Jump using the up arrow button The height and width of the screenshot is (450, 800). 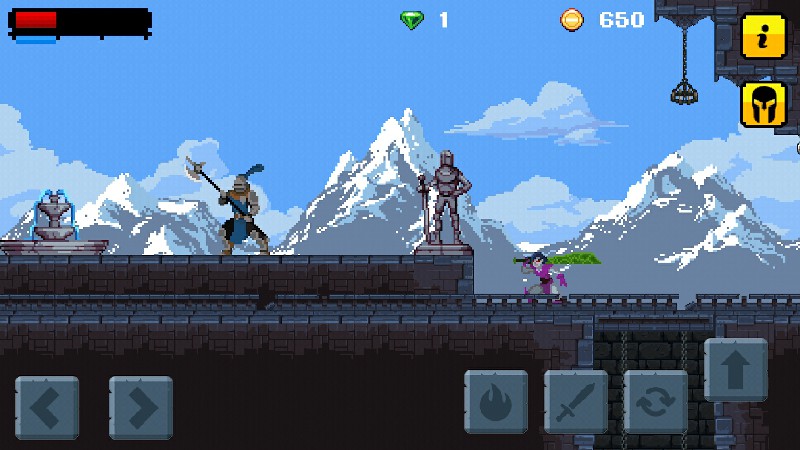tap(736, 369)
